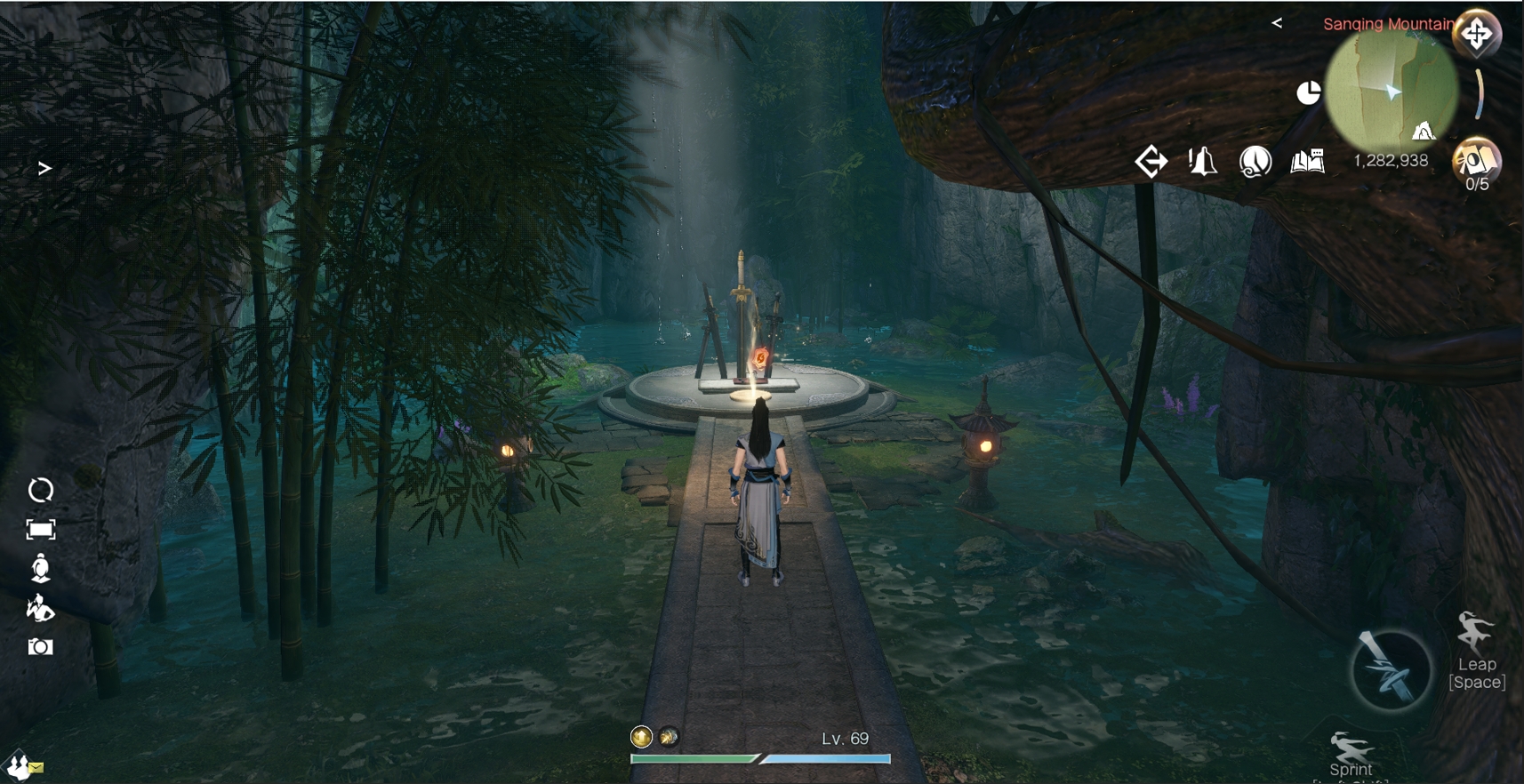Image resolution: width=1524 pixels, height=784 pixels.
Task: Open the camera photo mode icon
Action: point(41,647)
